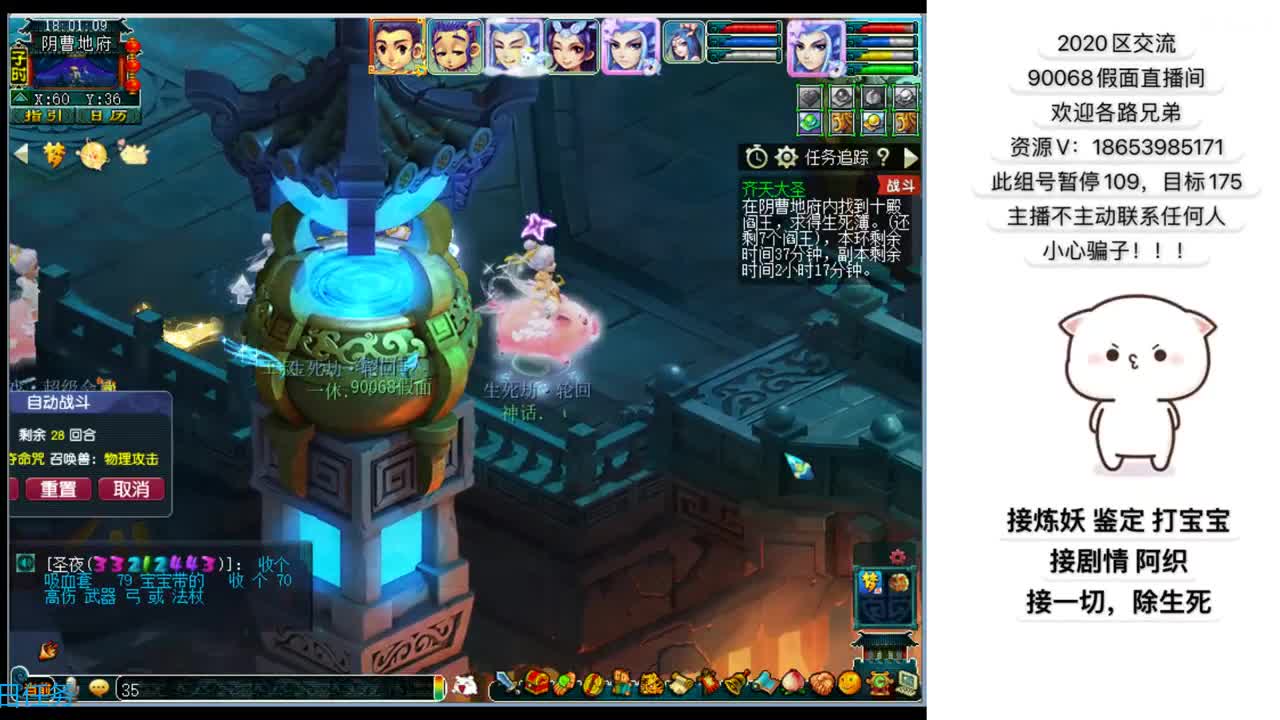Click the left arrow to hide activity icons
Screen dimensions: 1280x720
coord(20,153)
